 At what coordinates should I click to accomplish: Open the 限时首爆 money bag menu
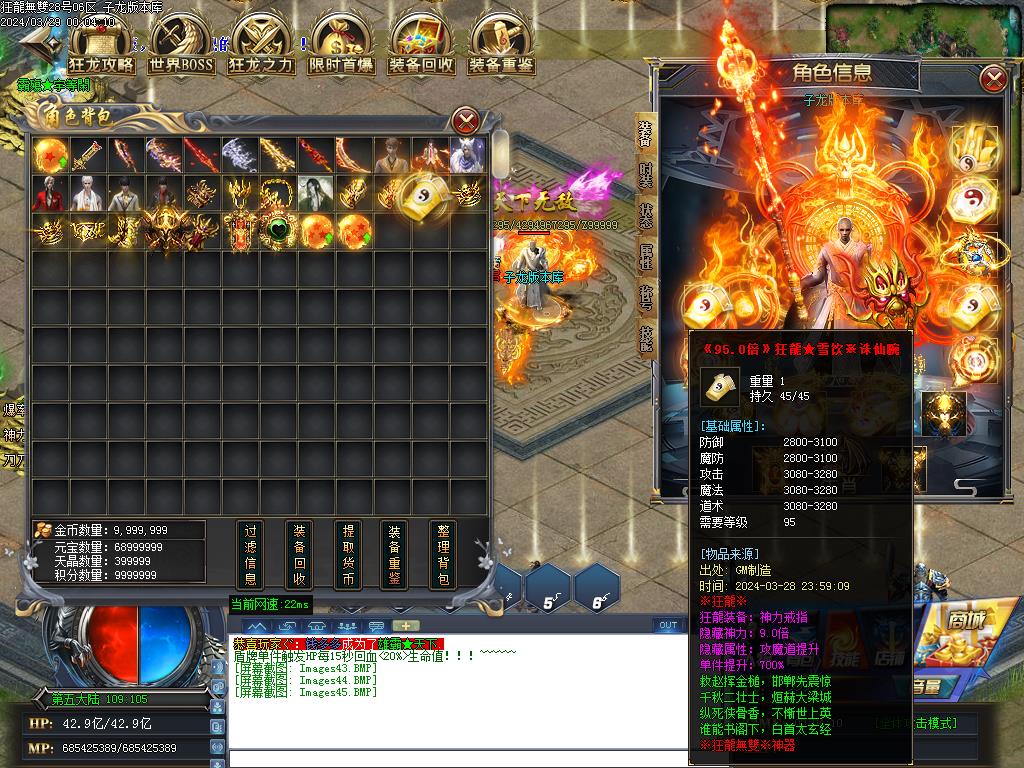[341, 45]
